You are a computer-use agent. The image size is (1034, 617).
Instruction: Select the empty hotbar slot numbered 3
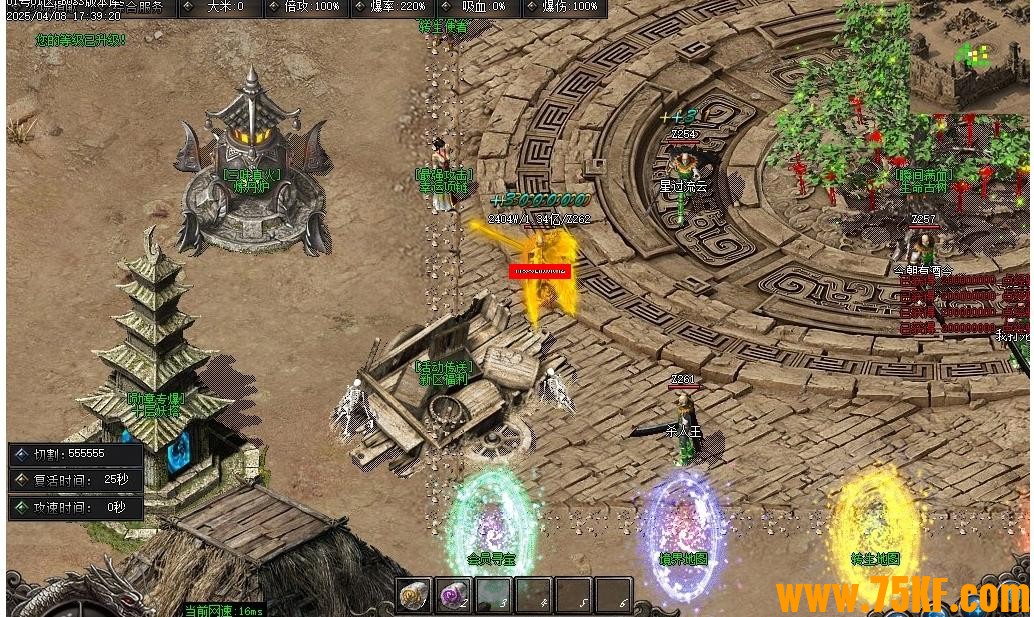(494, 596)
